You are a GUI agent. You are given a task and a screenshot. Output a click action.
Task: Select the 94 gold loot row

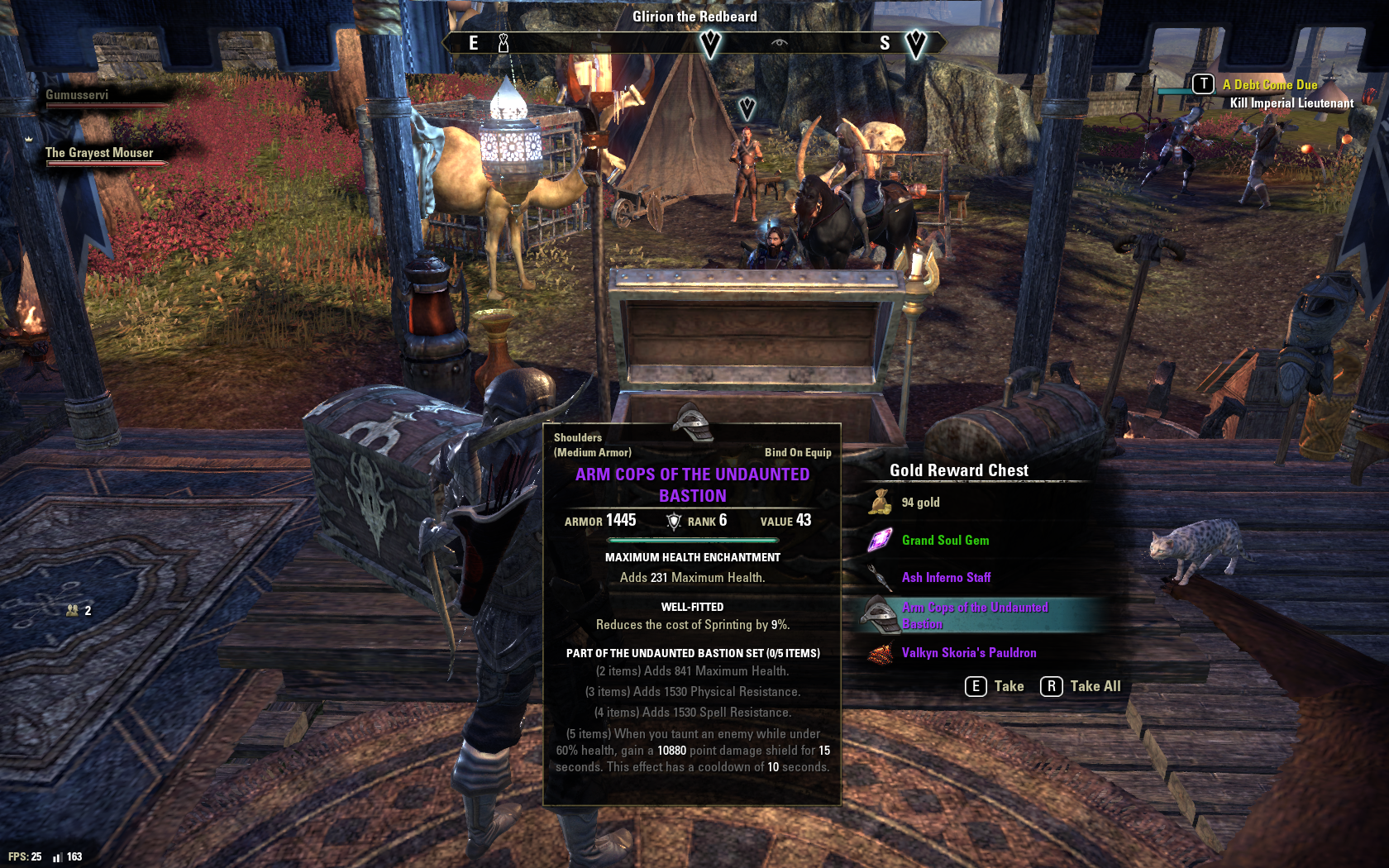coord(920,503)
